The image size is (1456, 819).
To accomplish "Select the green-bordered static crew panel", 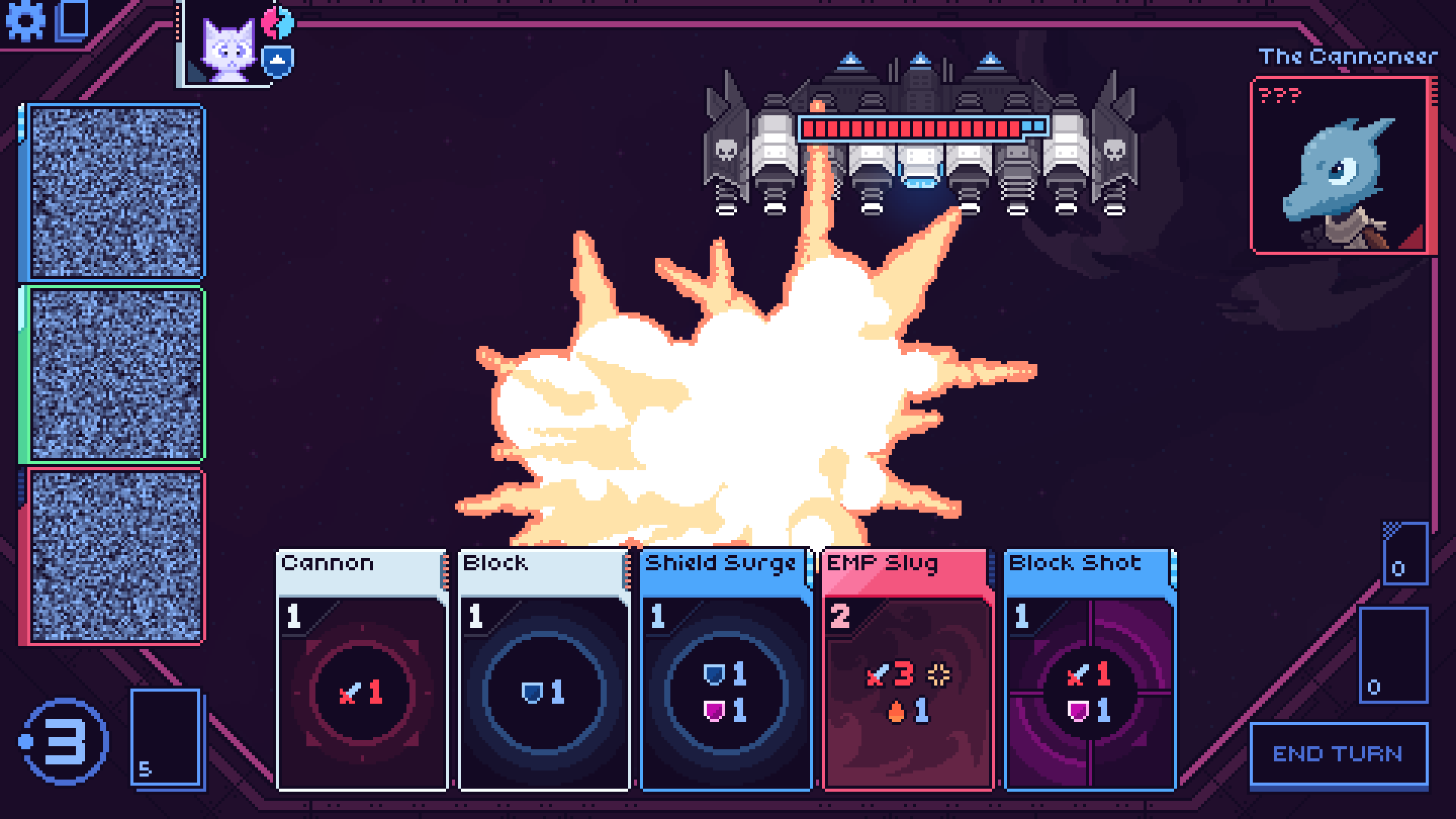I will [x=115, y=375].
